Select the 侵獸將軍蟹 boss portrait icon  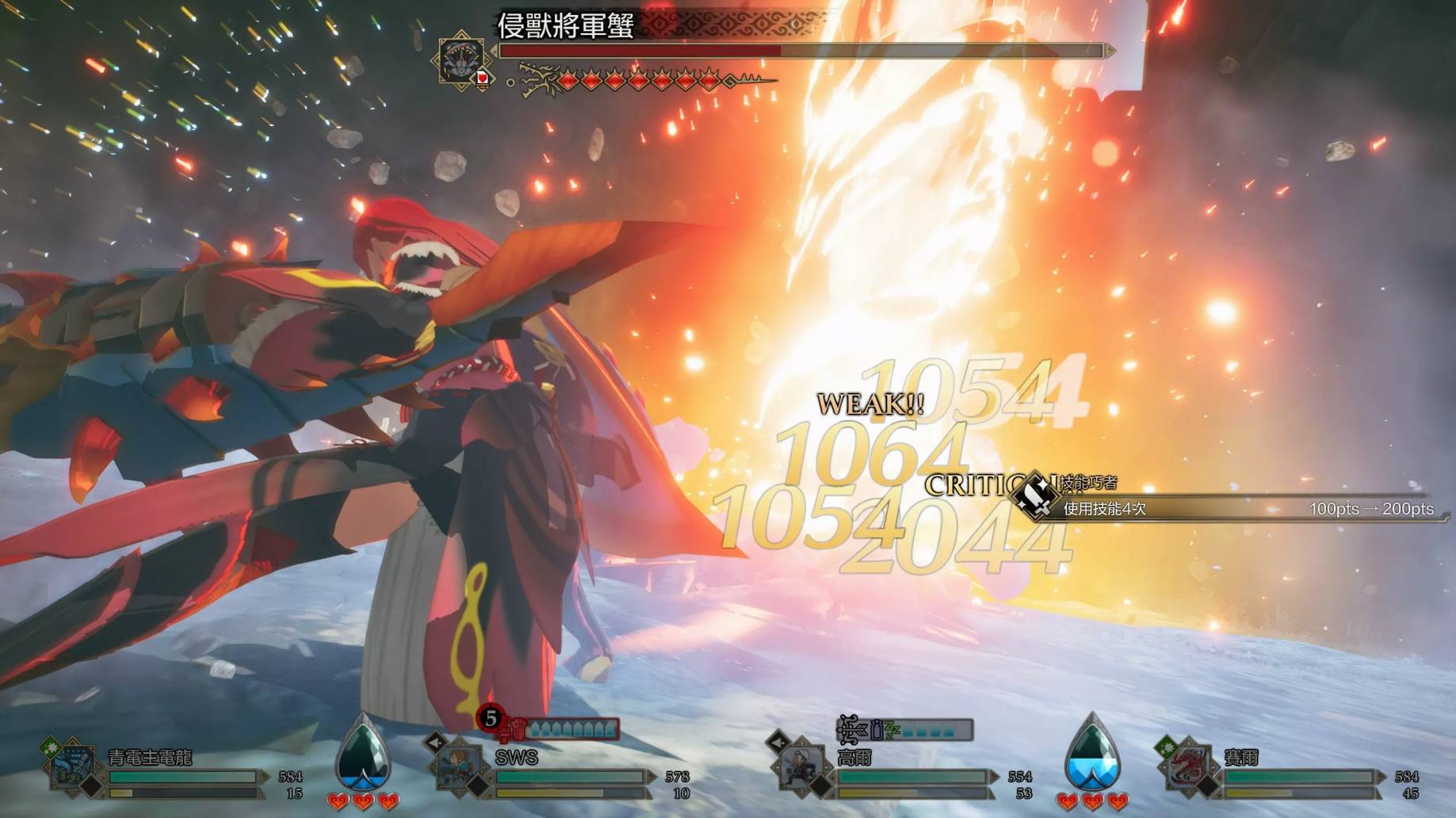click(x=461, y=58)
